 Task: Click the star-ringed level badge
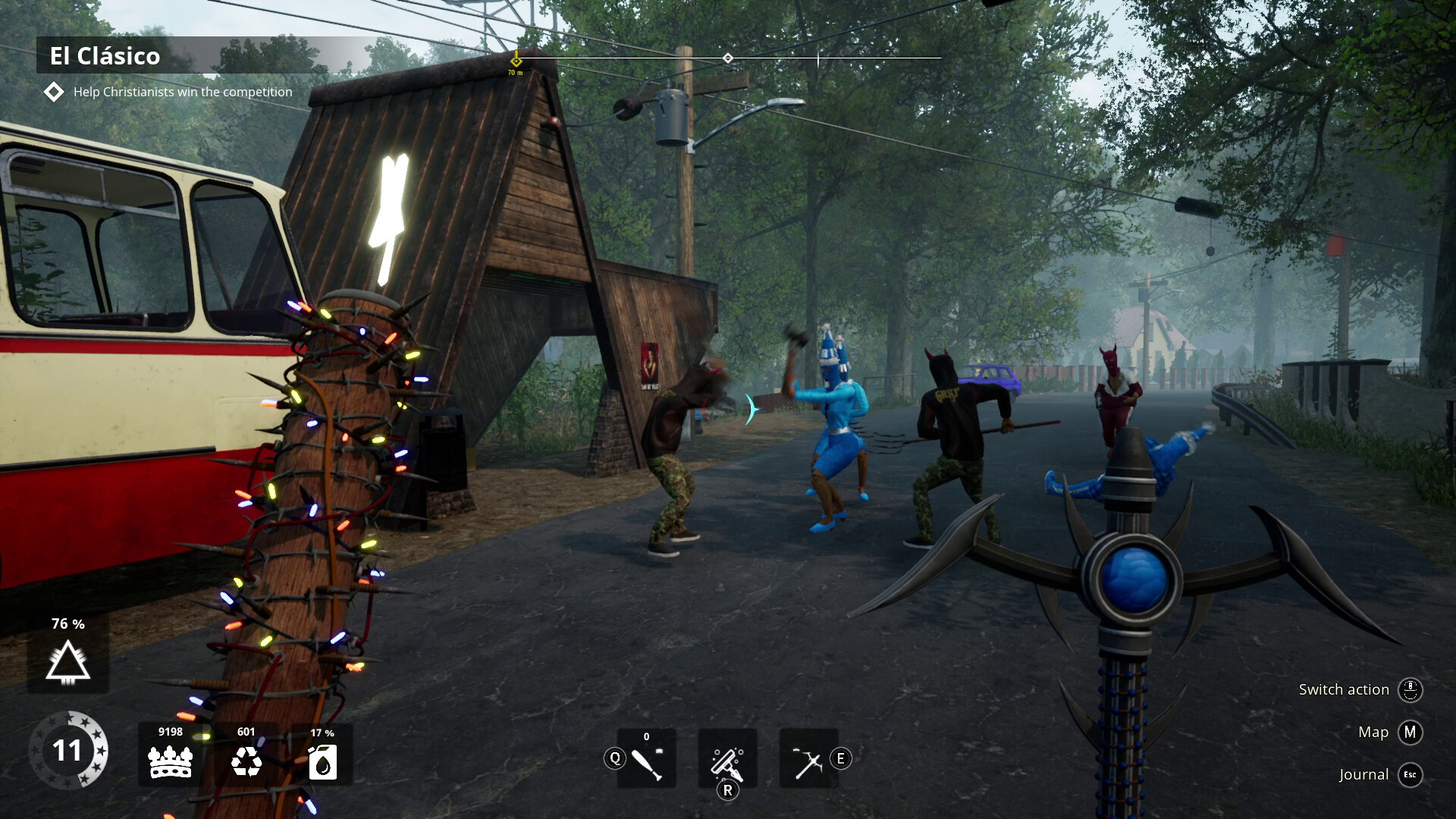click(x=67, y=750)
